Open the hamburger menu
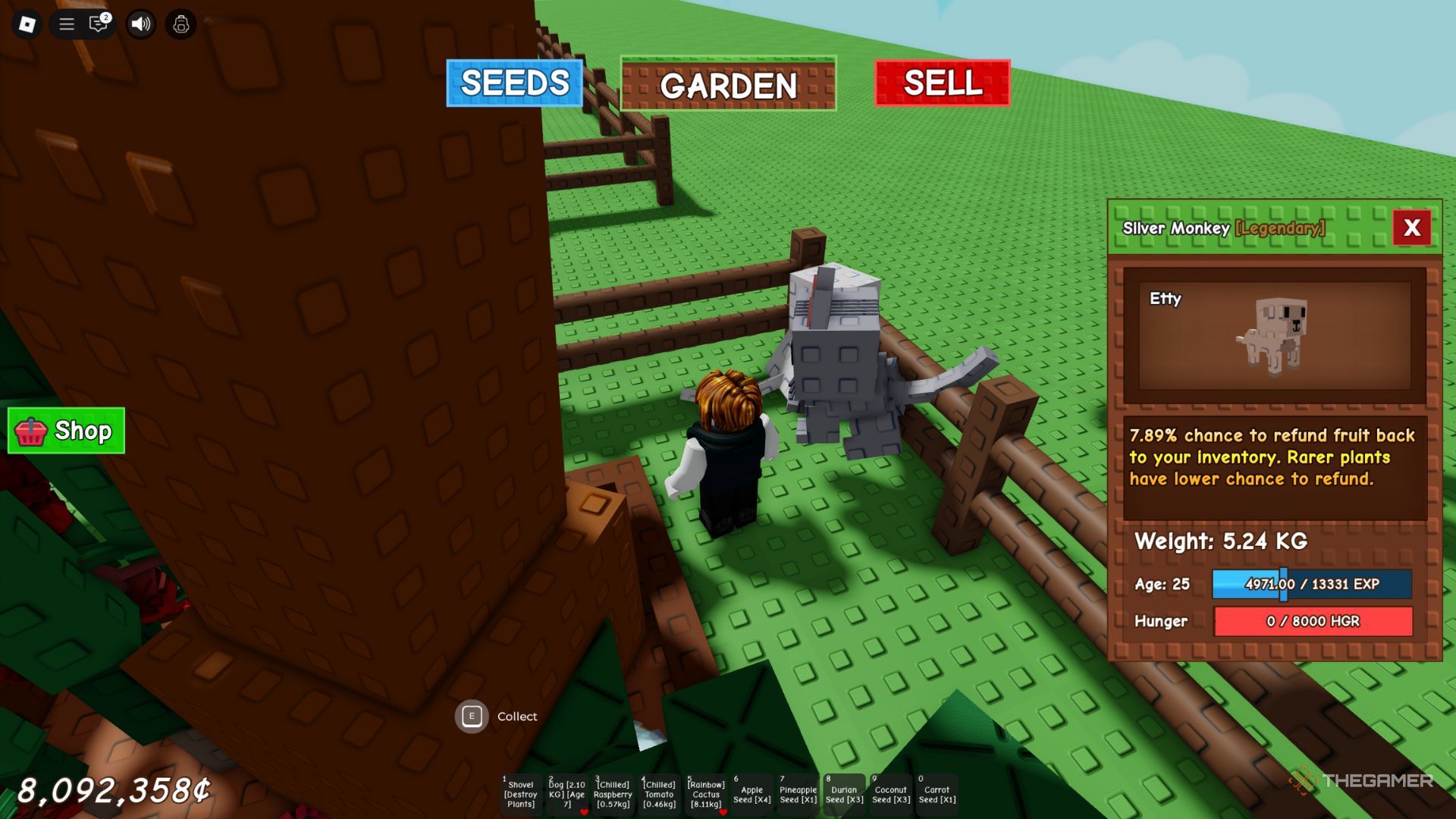The height and width of the screenshot is (819, 1456). pos(67,24)
